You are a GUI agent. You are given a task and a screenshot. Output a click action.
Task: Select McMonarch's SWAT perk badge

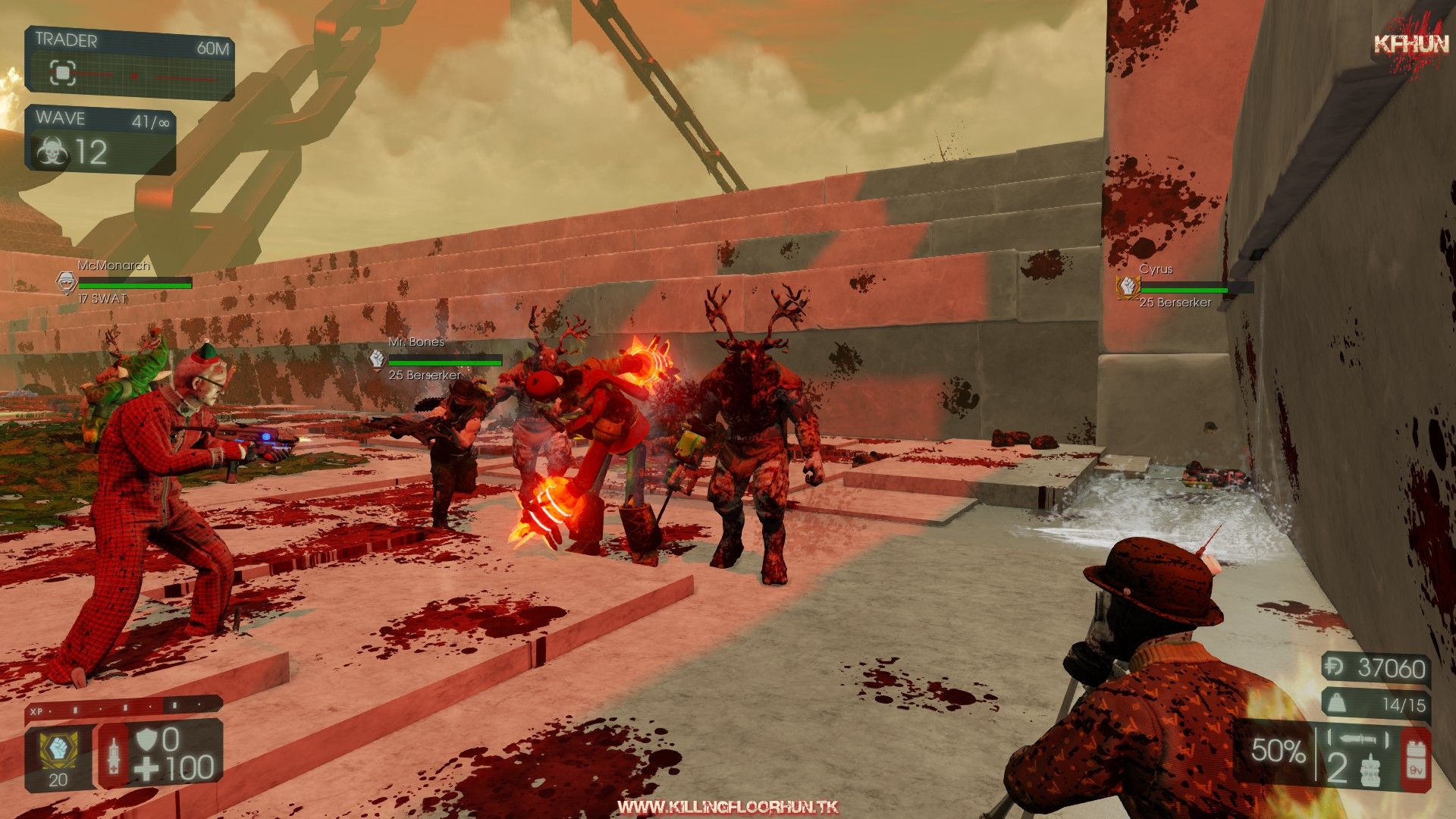click(x=67, y=282)
